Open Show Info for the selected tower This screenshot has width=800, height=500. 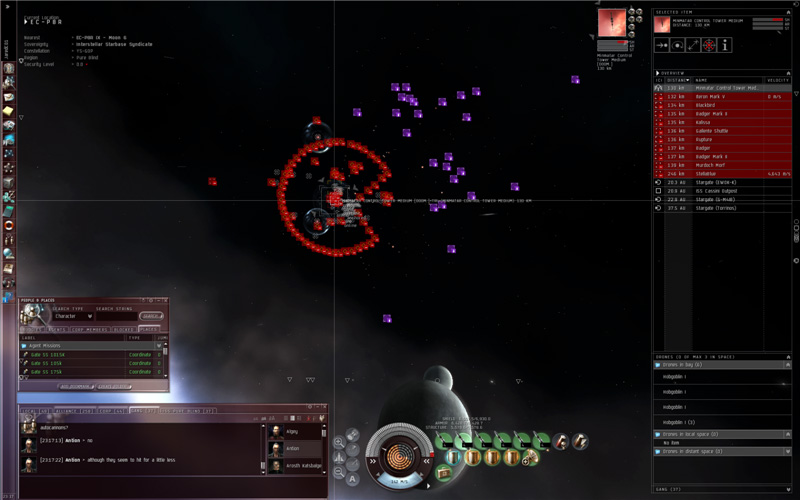tap(725, 45)
